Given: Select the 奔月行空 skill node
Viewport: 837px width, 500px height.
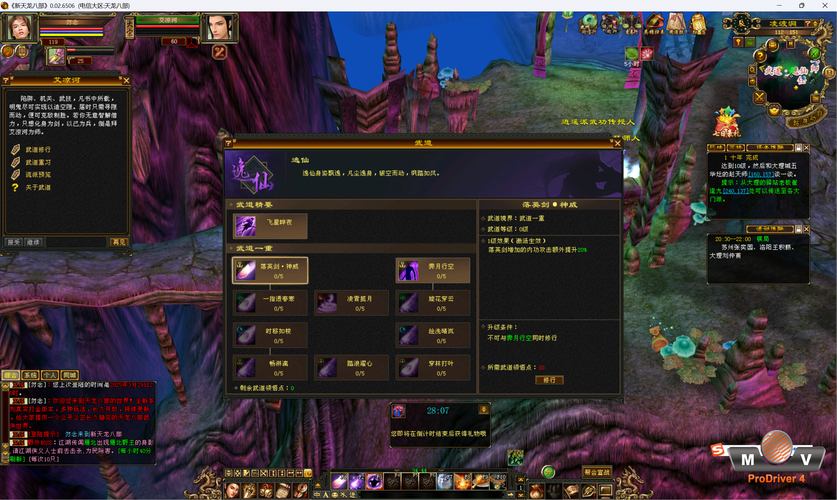Looking at the screenshot, I should click(x=433, y=270).
